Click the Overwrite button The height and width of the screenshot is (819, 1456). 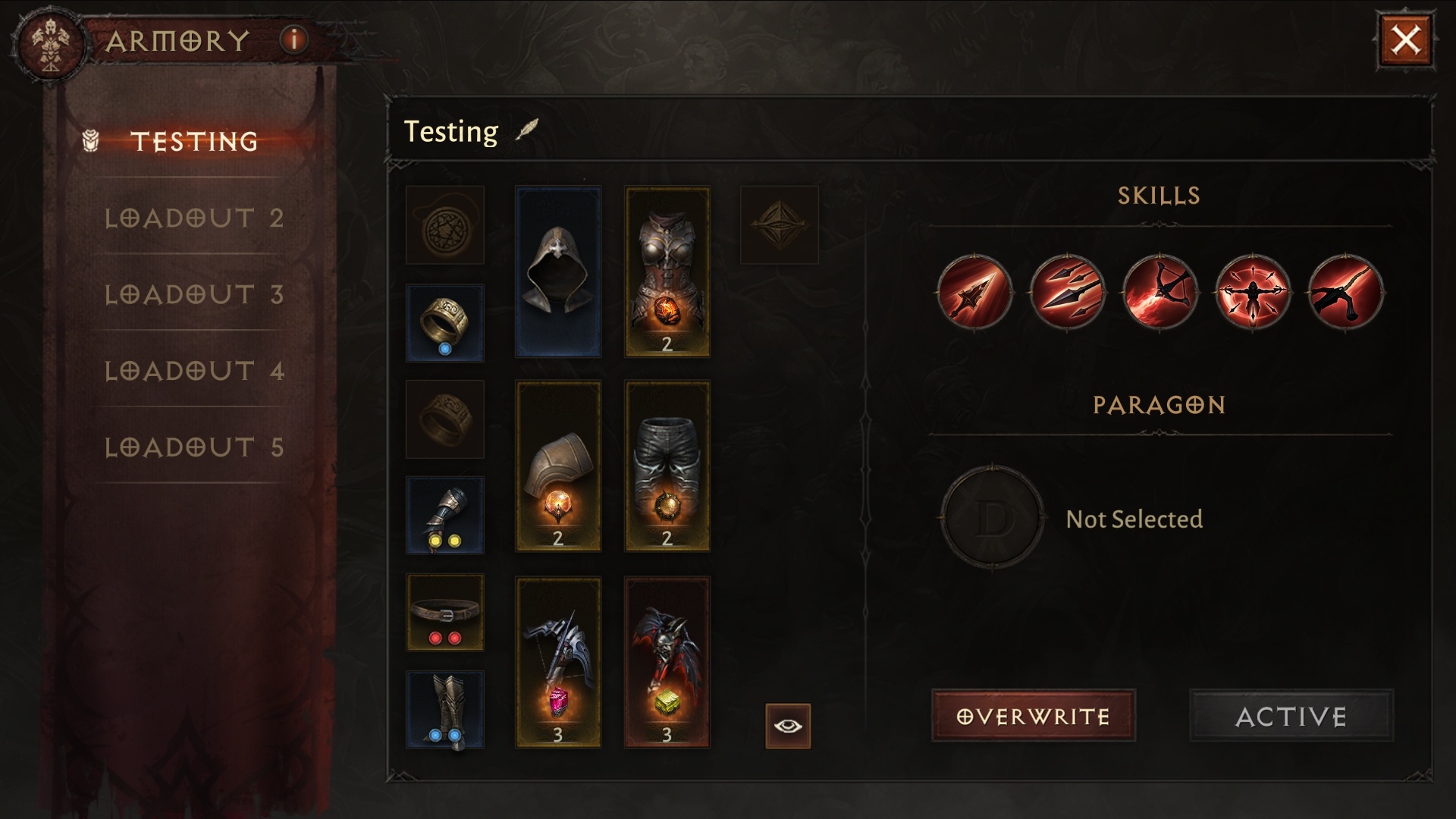click(x=1033, y=716)
